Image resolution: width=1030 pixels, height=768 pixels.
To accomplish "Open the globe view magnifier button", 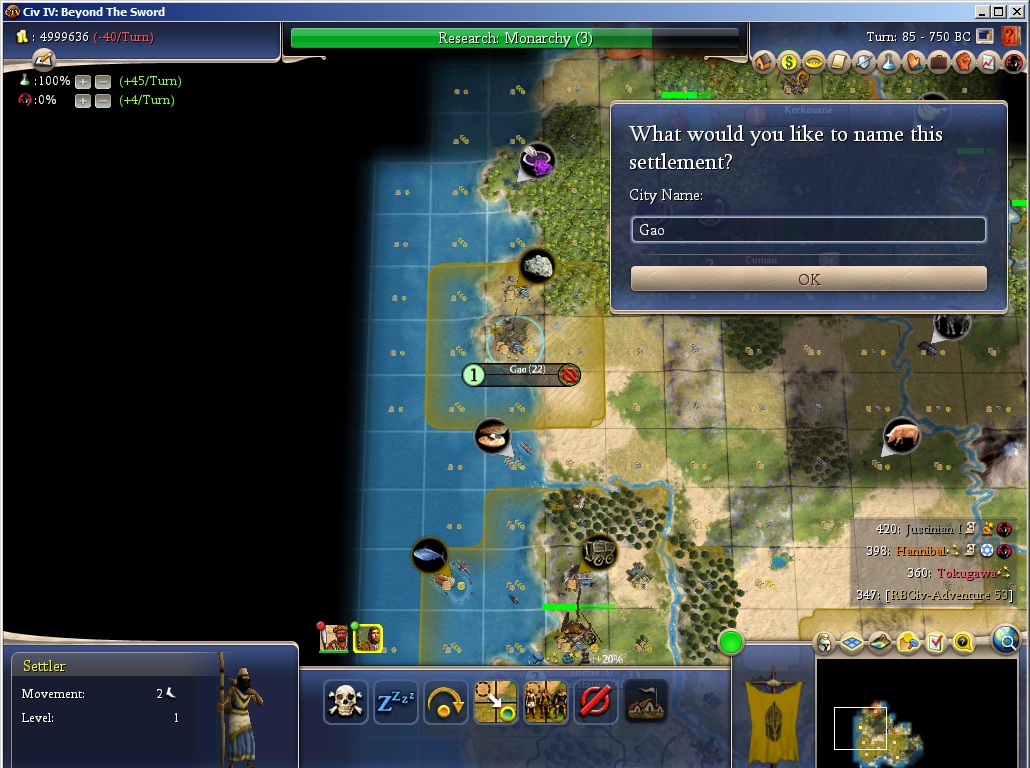I will point(1006,641).
